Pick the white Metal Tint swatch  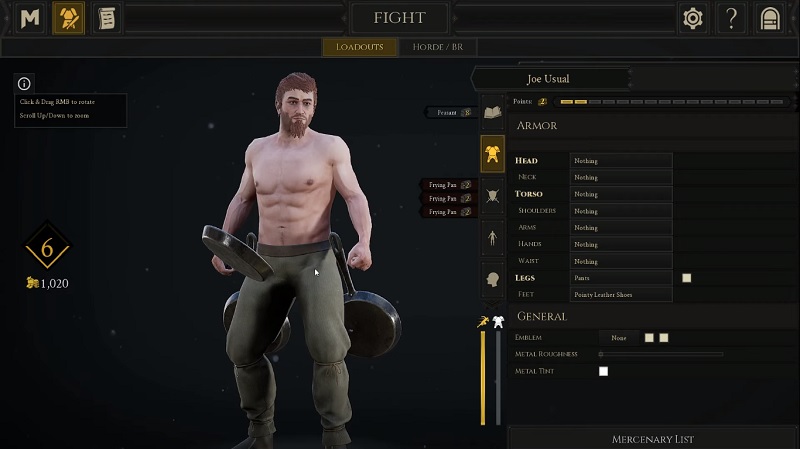click(603, 371)
